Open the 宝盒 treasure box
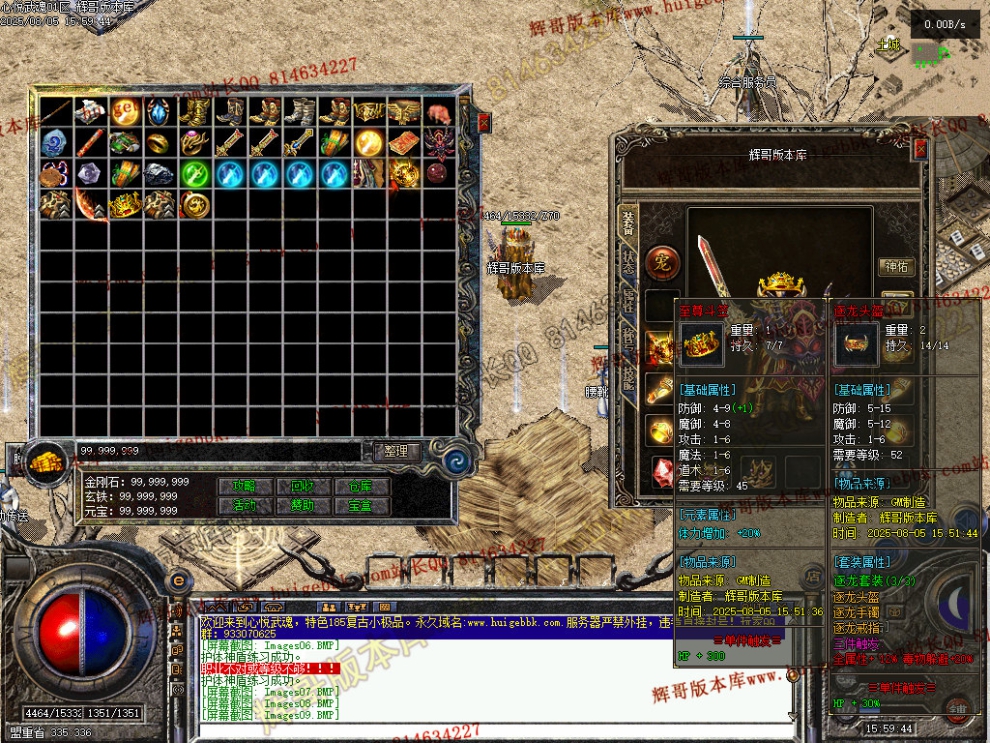 [x=361, y=506]
